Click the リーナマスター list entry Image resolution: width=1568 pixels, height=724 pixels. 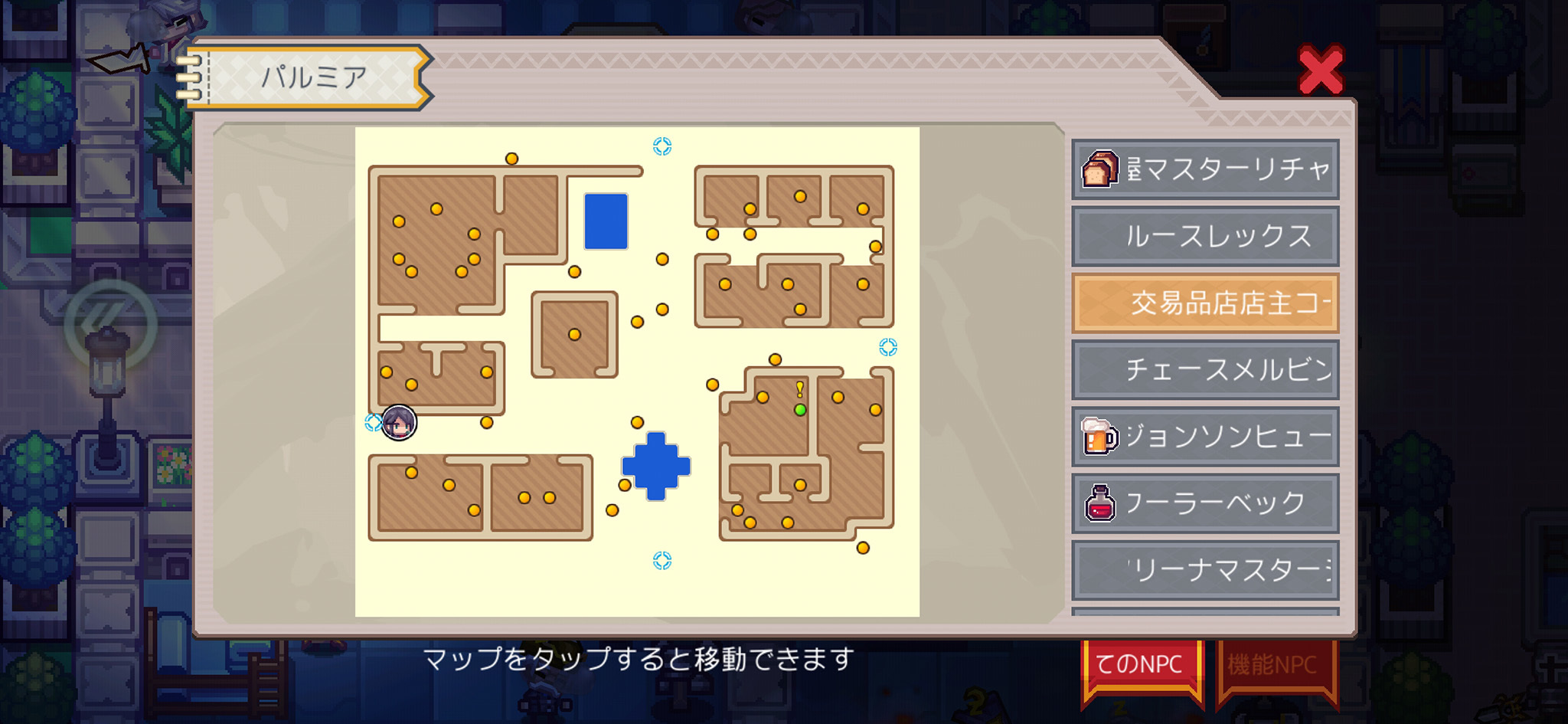[1204, 569]
